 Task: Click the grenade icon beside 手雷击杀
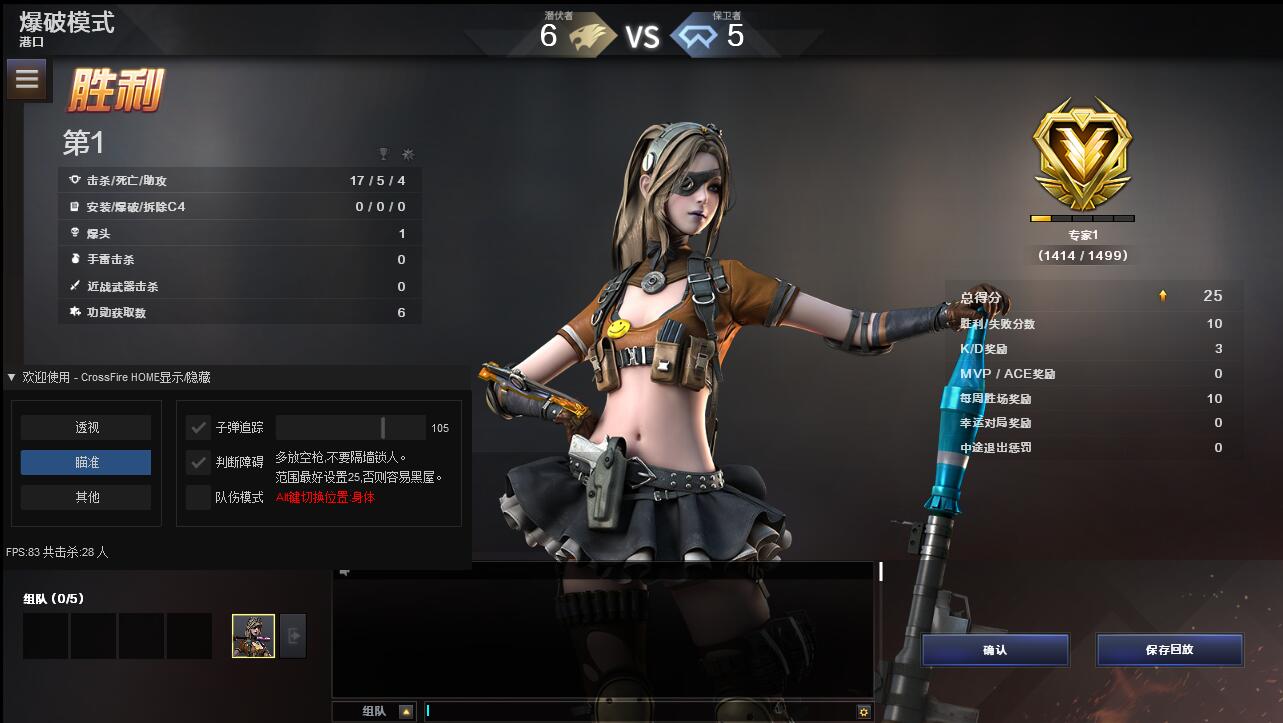click(x=74, y=258)
